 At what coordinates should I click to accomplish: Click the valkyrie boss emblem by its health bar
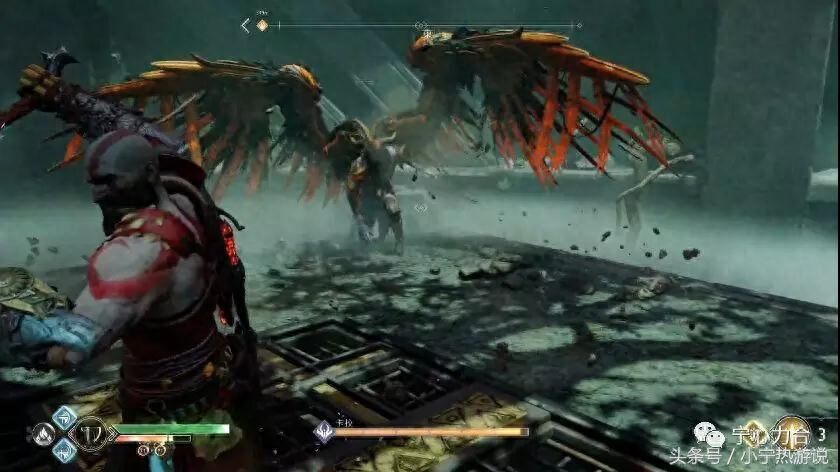pos(325,432)
